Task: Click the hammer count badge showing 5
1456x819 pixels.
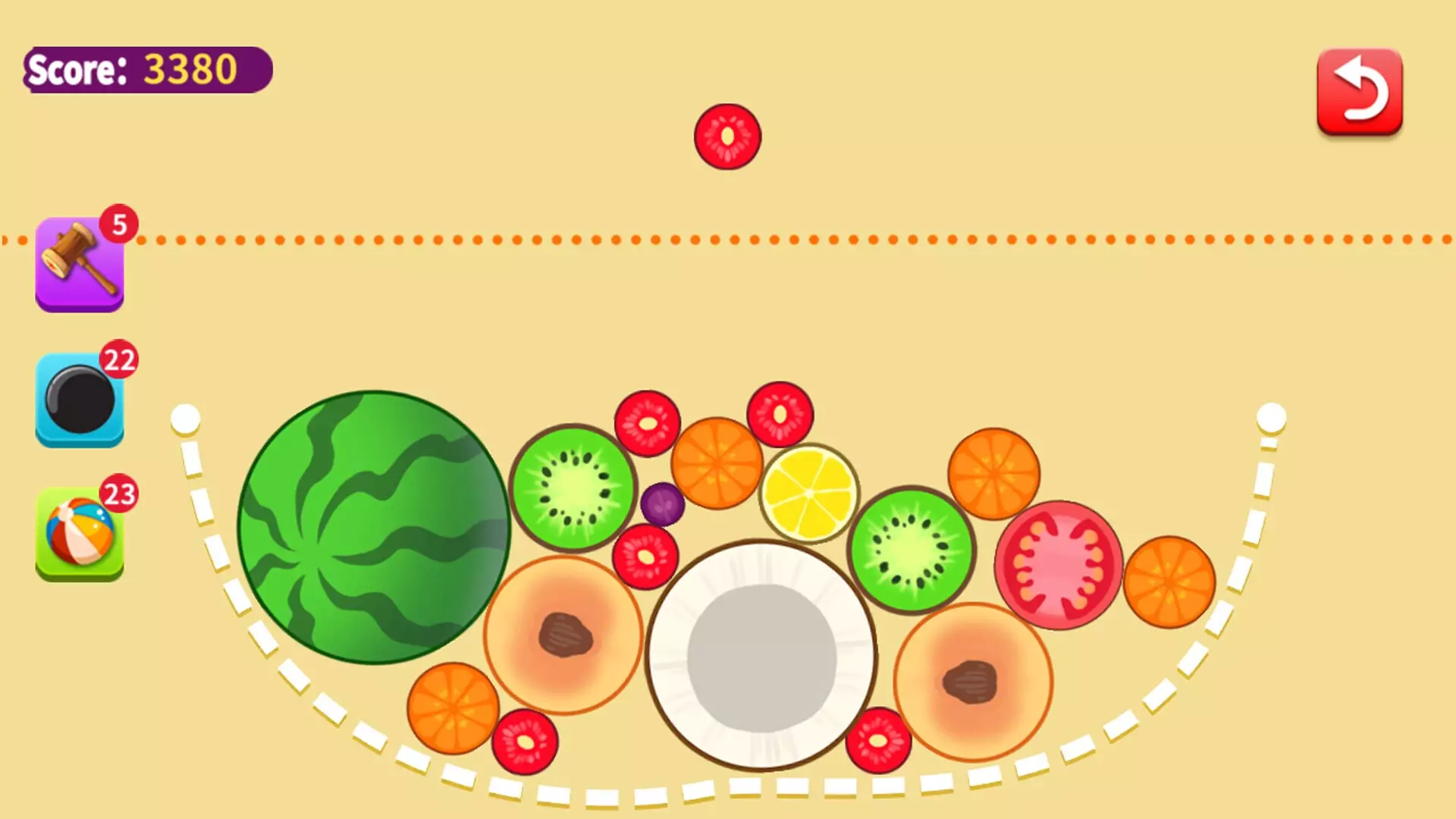Action: coord(120,224)
